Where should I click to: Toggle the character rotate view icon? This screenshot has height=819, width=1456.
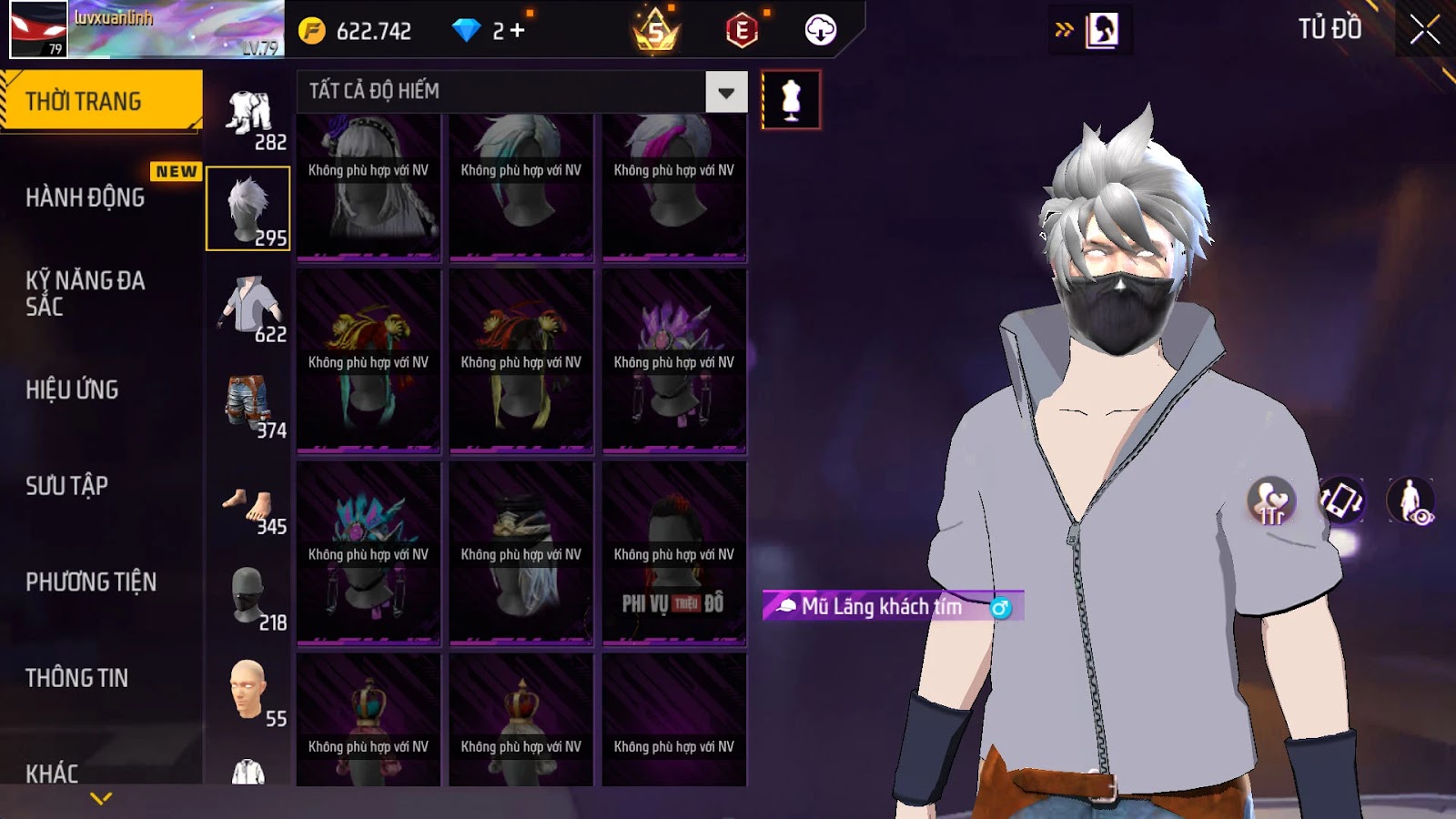coord(1341,500)
